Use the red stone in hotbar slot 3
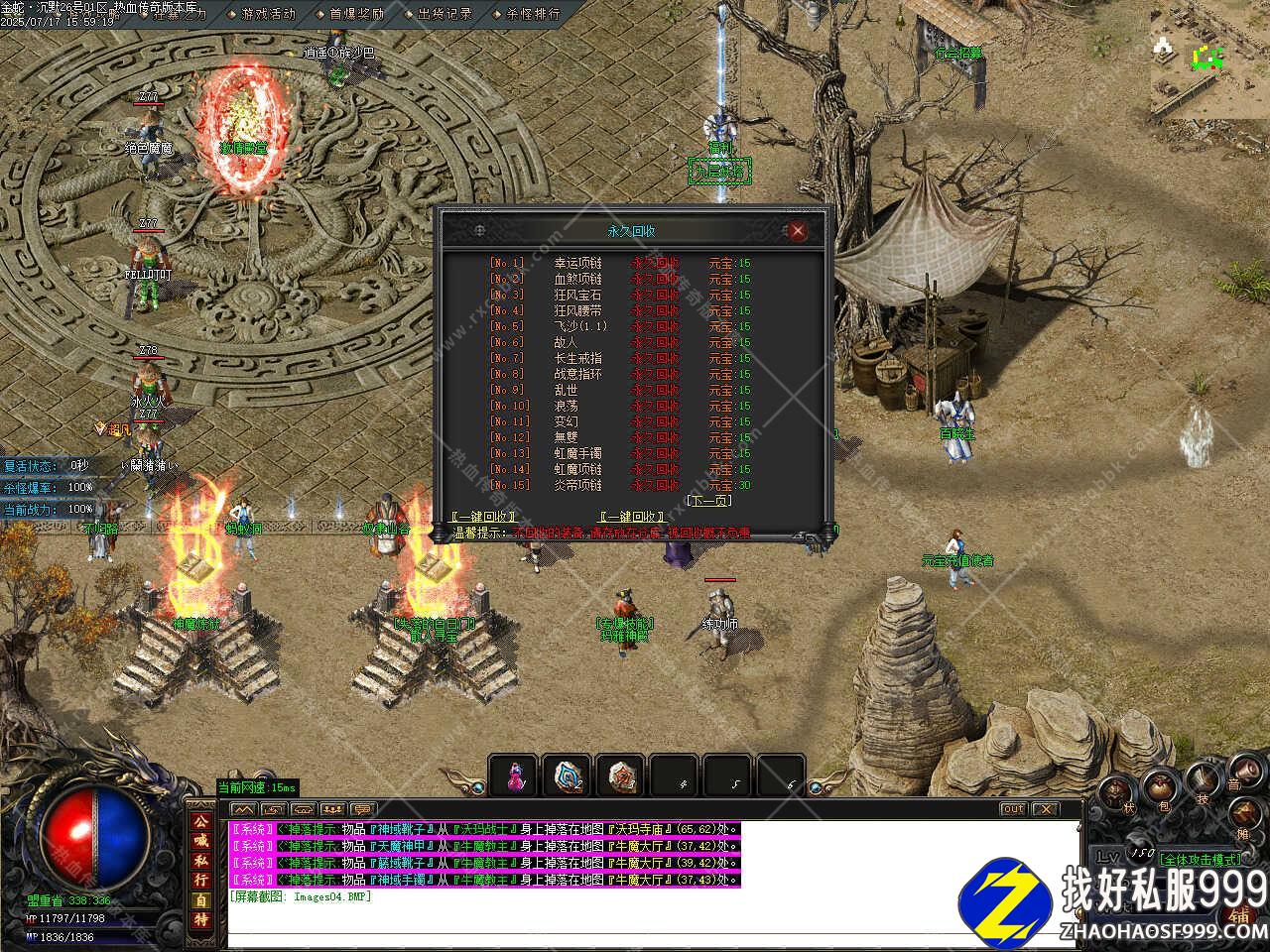This screenshot has height=952, width=1270. [622, 775]
